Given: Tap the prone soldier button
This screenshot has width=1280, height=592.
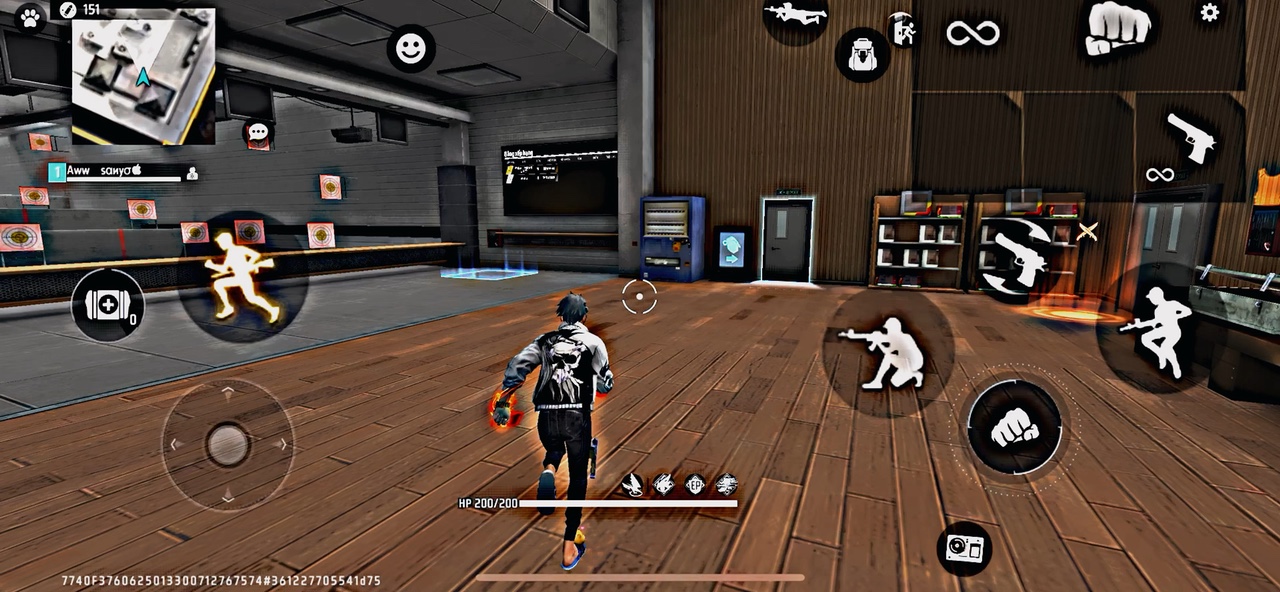Looking at the screenshot, I should click(796, 14).
